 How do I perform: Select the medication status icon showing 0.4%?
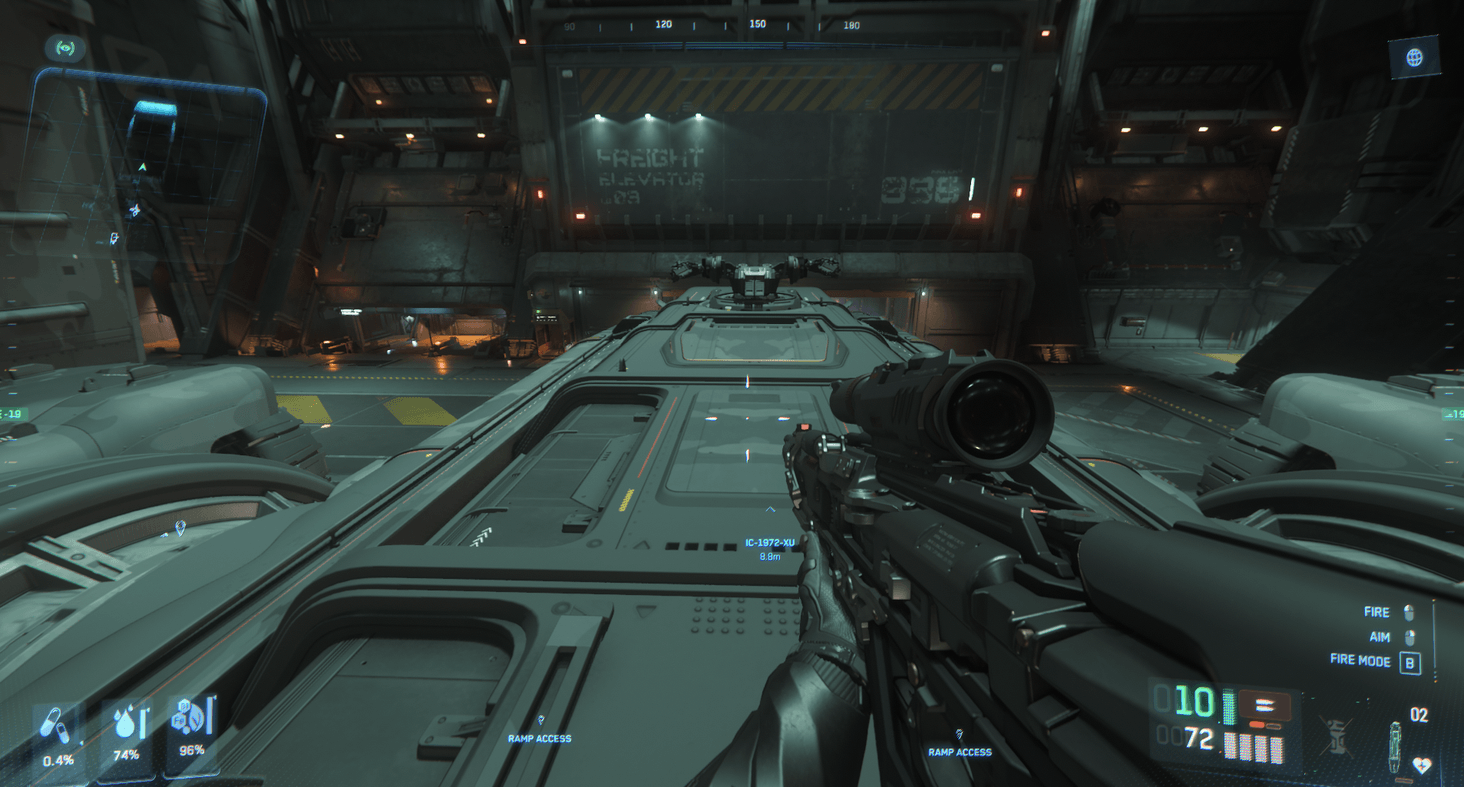57,727
